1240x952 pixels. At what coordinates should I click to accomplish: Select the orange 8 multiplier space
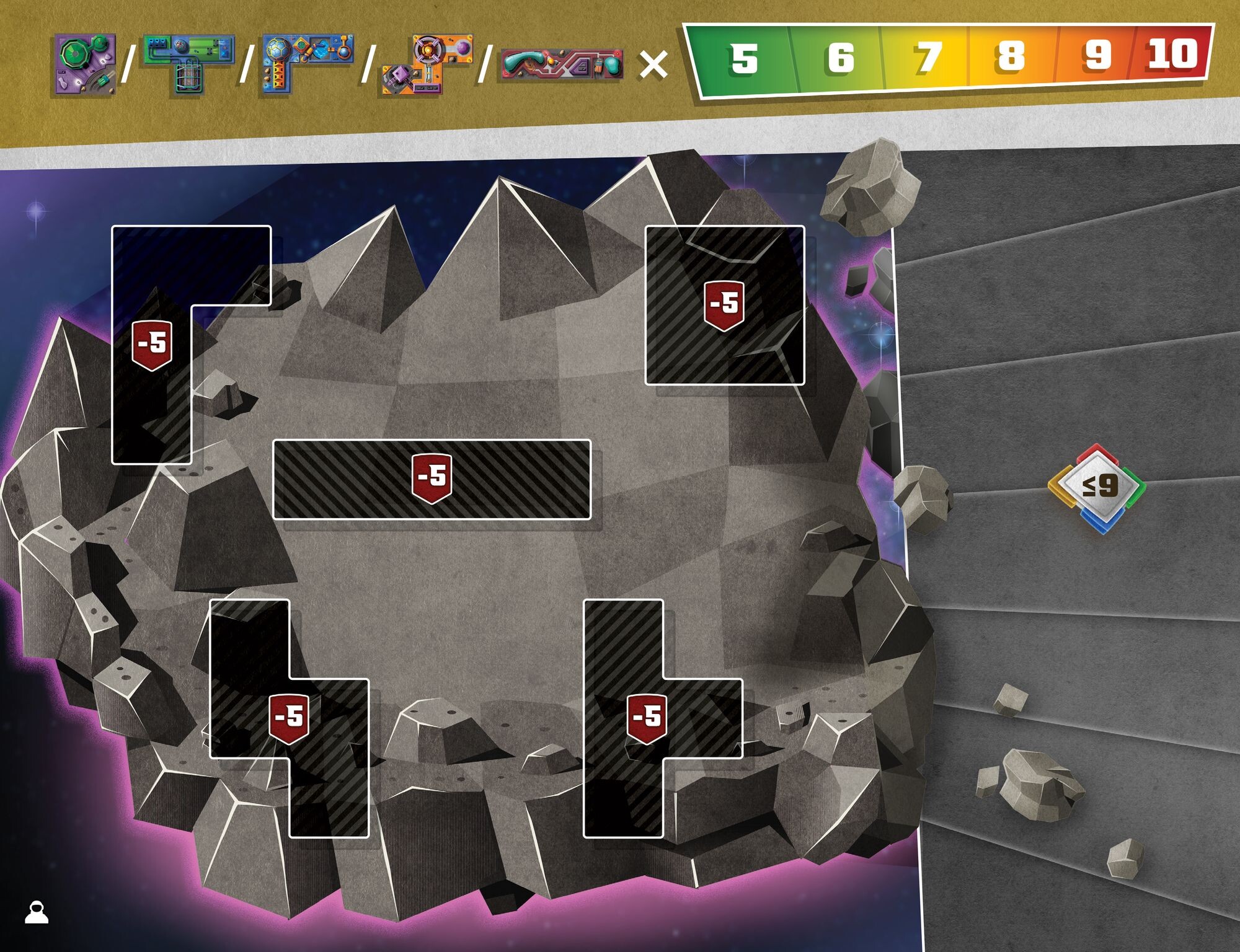click(x=1011, y=56)
